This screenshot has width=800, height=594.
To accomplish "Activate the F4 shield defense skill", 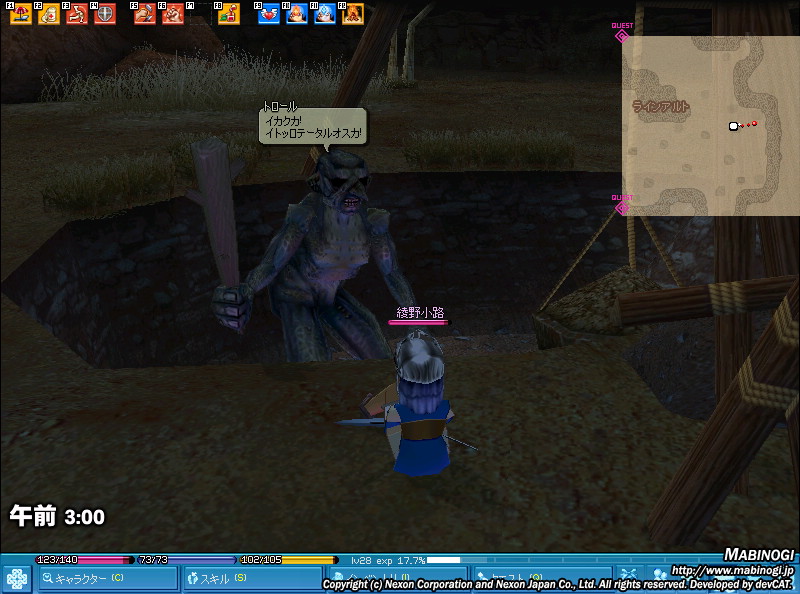I will (104, 15).
